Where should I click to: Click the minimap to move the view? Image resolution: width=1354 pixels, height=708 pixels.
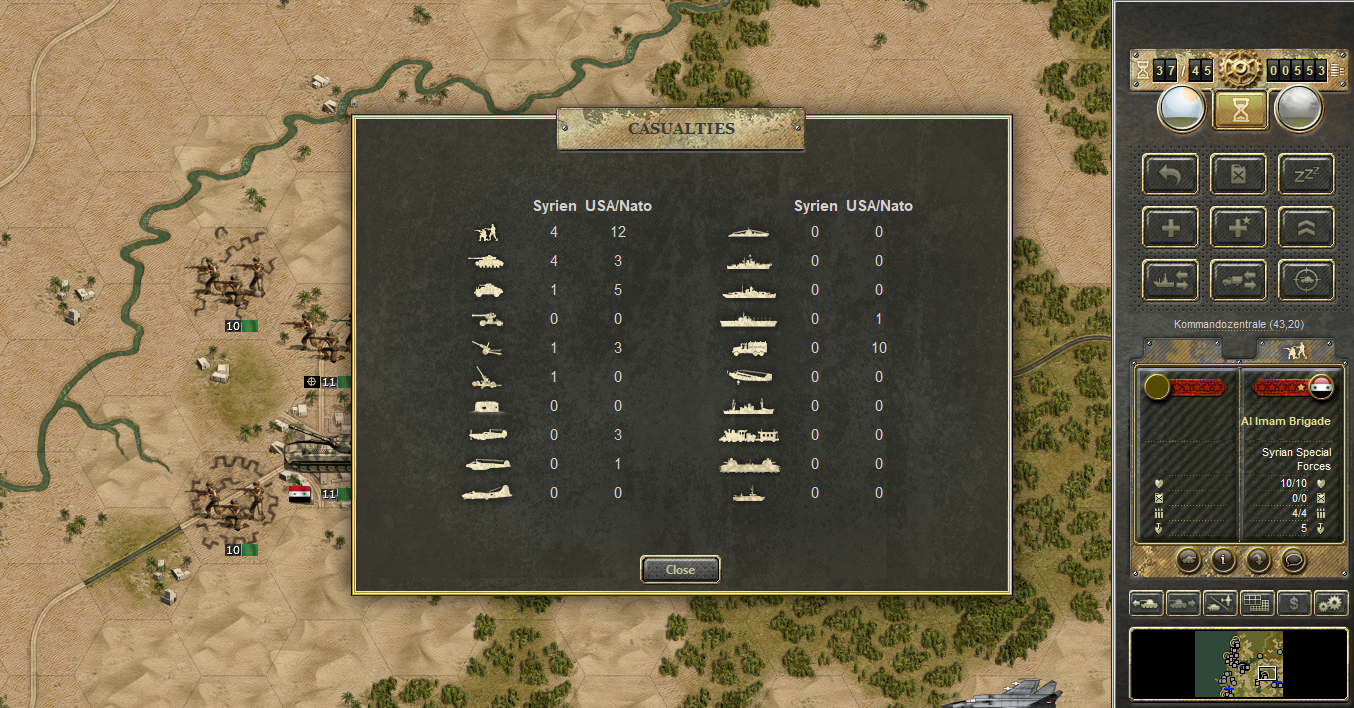point(1240,664)
